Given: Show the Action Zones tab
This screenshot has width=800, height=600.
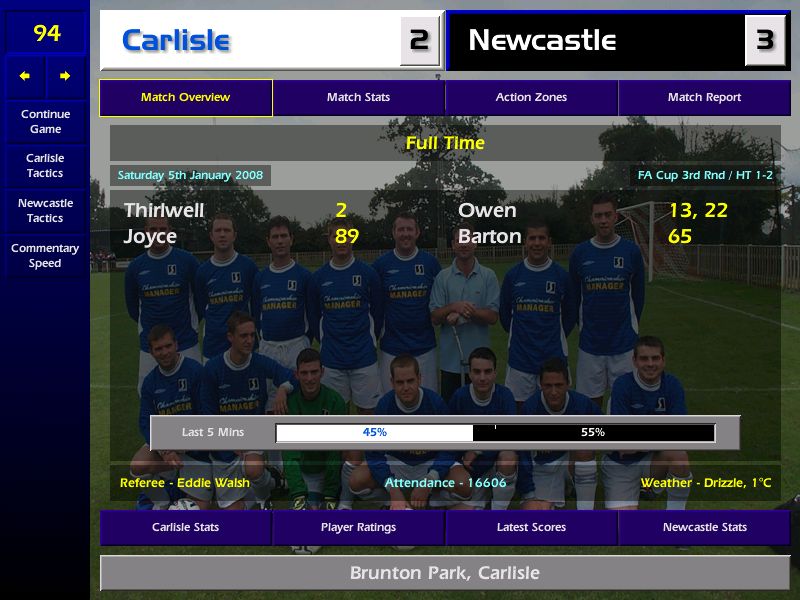Looking at the screenshot, I should (531, 98).
